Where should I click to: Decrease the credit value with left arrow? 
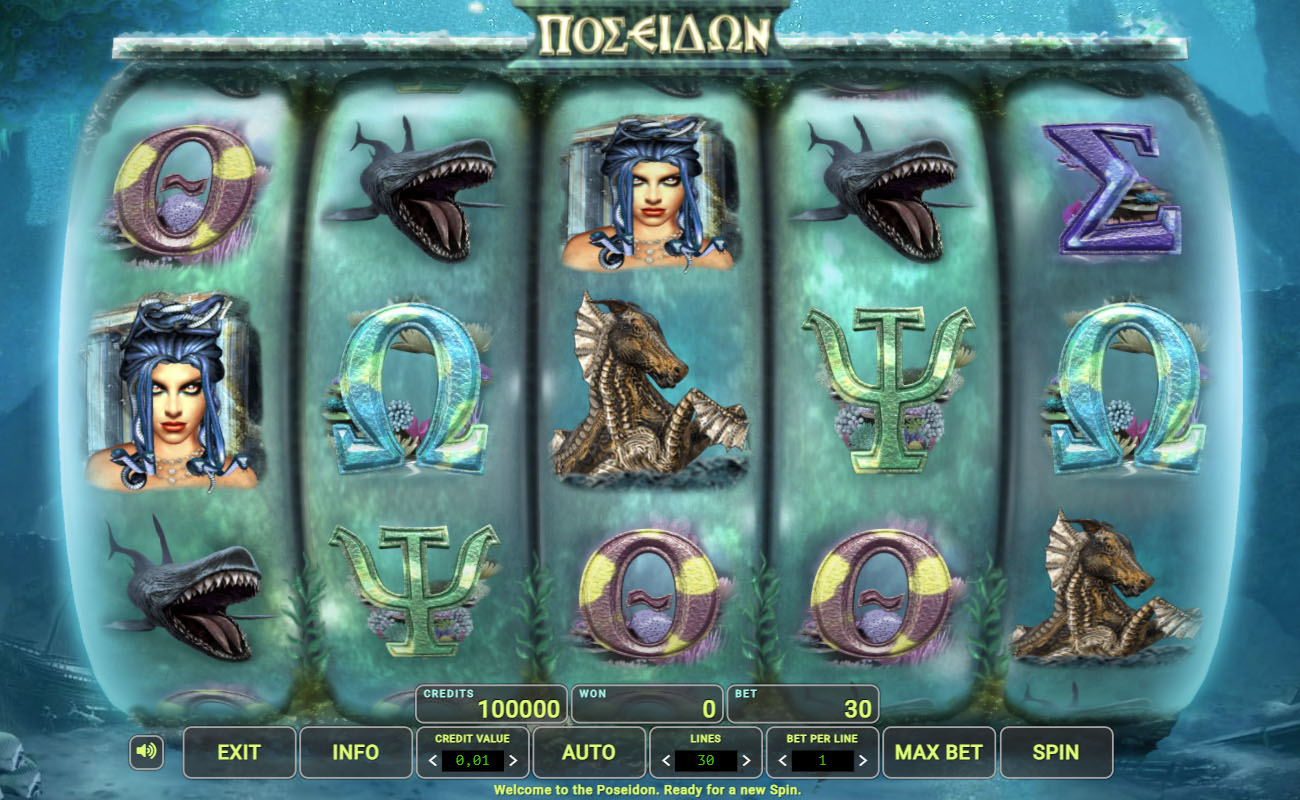[x=433, y=761]
